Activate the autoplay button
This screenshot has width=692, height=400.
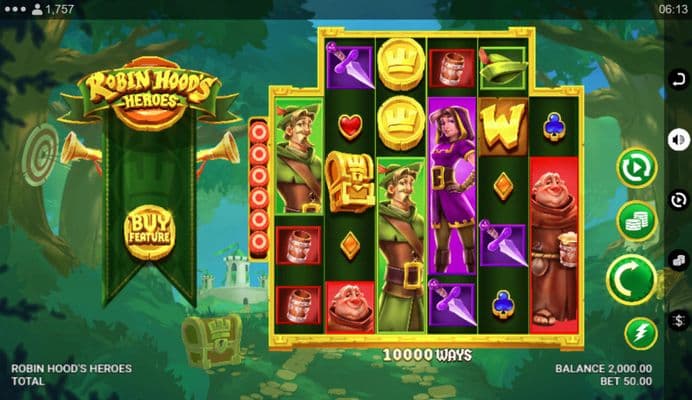pyautogui.click(x=636, y=167)
